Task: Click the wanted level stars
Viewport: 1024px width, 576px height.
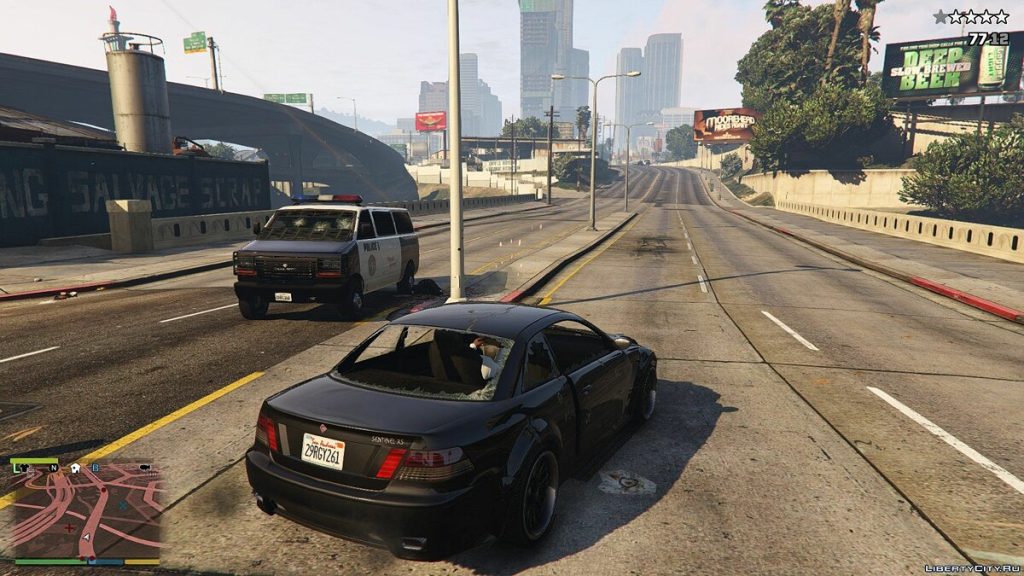Action: pos(971,17)
